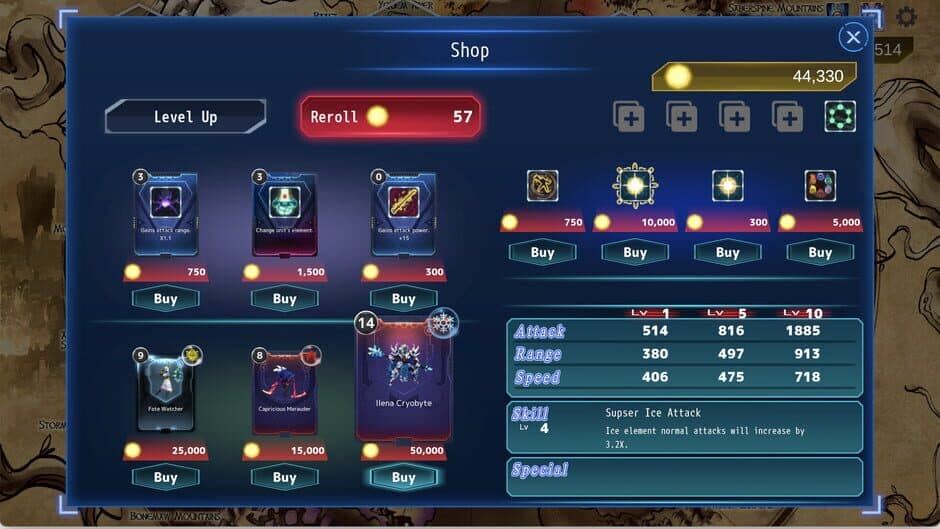This screenshot has width=940, height=529.
Task: Buy Ilena Cryobyte for 50,000
Action: click(x=403, y=477)
